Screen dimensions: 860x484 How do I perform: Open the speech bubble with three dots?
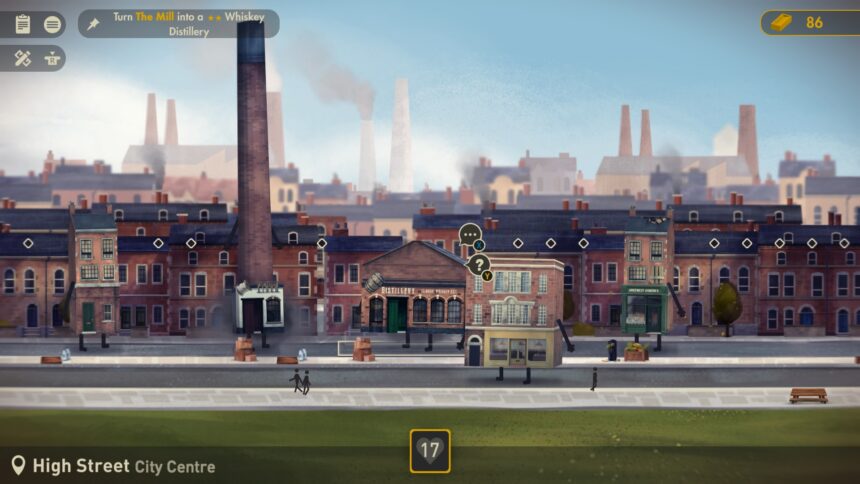point(470,235)
